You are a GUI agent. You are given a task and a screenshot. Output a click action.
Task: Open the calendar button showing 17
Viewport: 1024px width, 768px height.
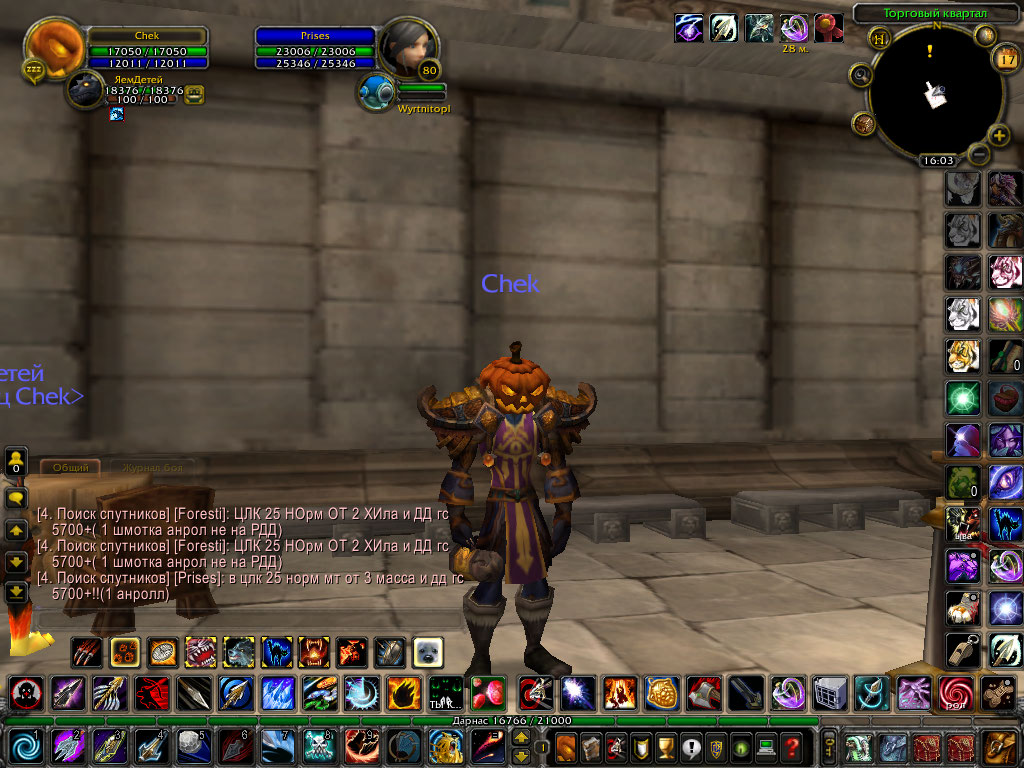1006,59
